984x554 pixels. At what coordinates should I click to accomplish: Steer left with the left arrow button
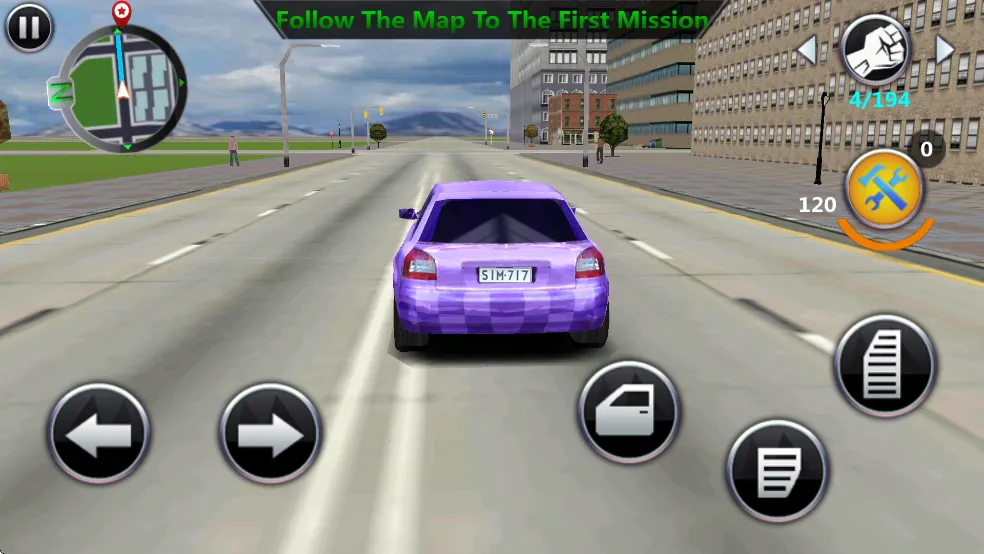(98, 434)
